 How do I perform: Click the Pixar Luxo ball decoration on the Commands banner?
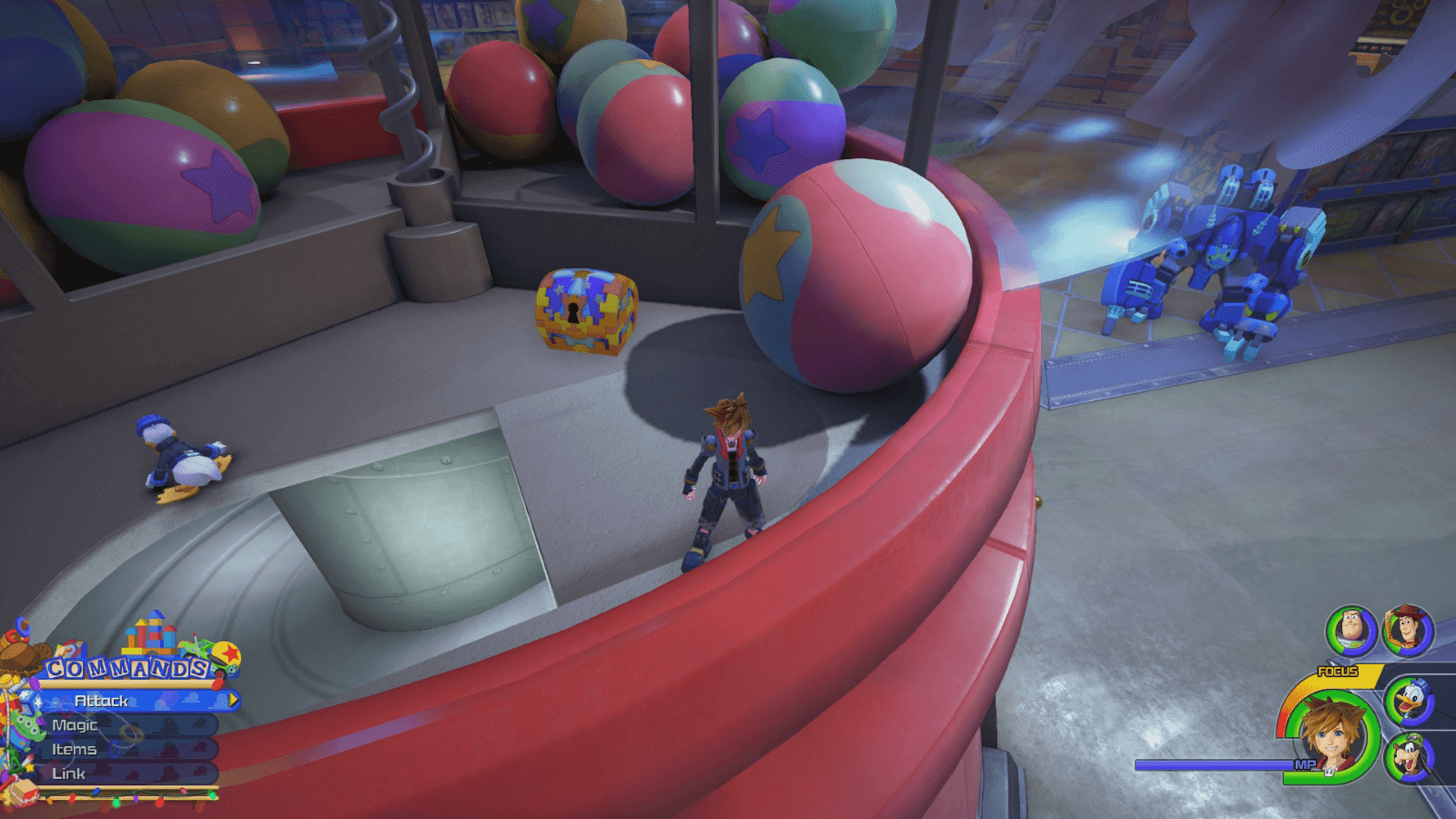[227, 655]
